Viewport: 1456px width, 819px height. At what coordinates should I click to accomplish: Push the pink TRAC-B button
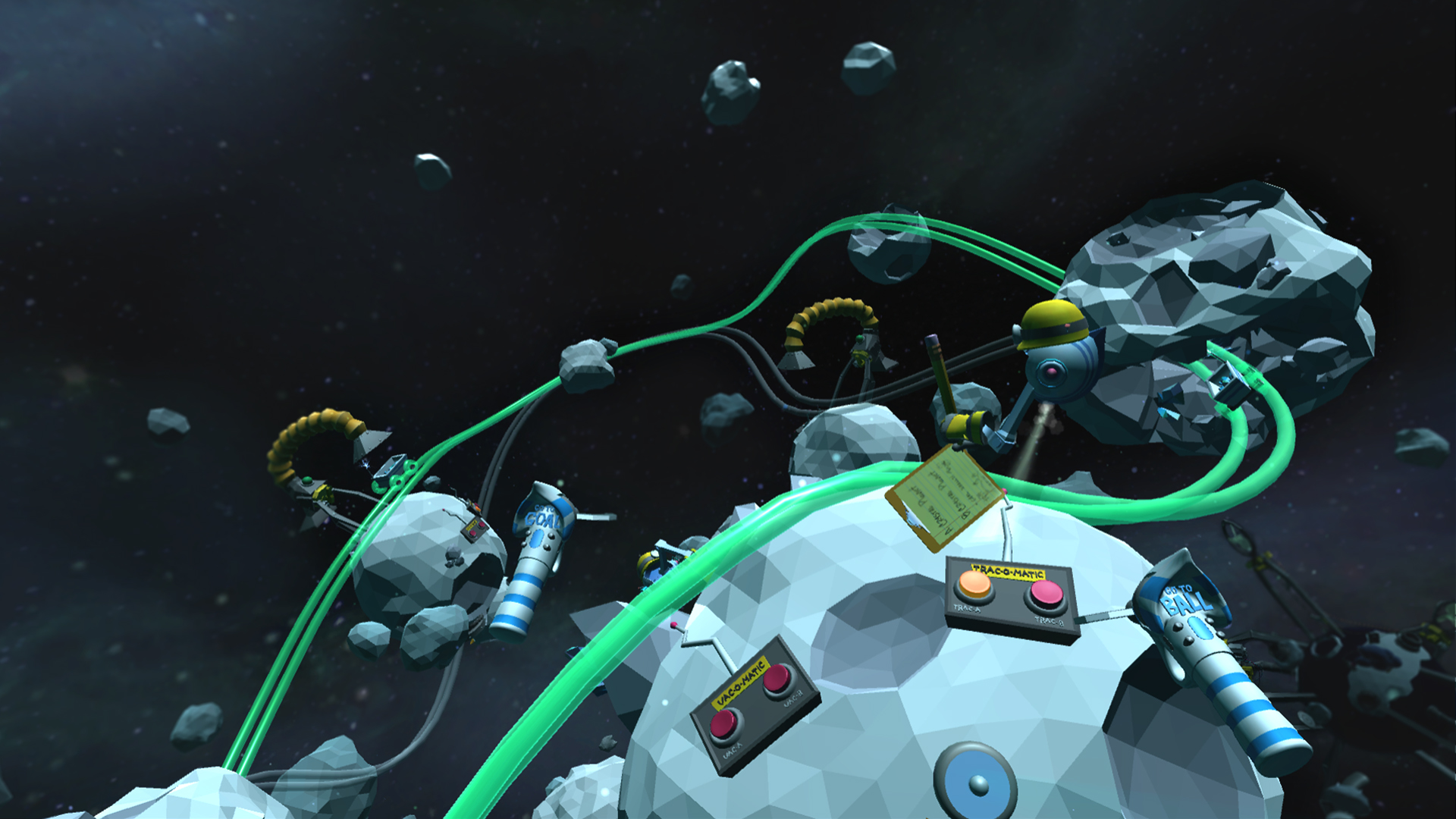[1047, 593]
